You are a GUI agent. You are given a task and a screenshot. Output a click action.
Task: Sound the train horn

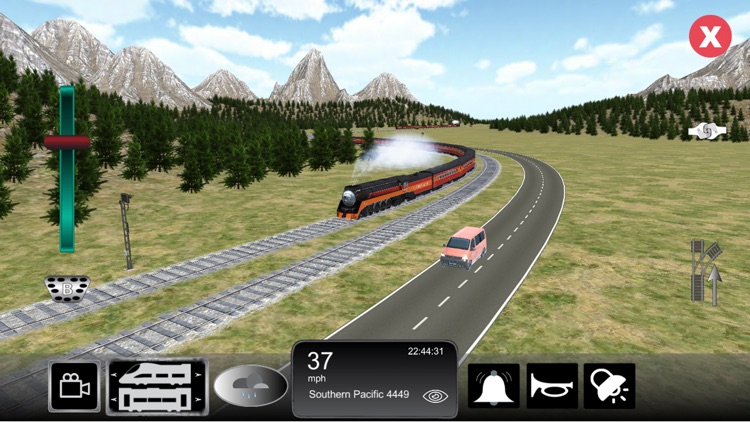pyautogui.click(x=553, y=387)
